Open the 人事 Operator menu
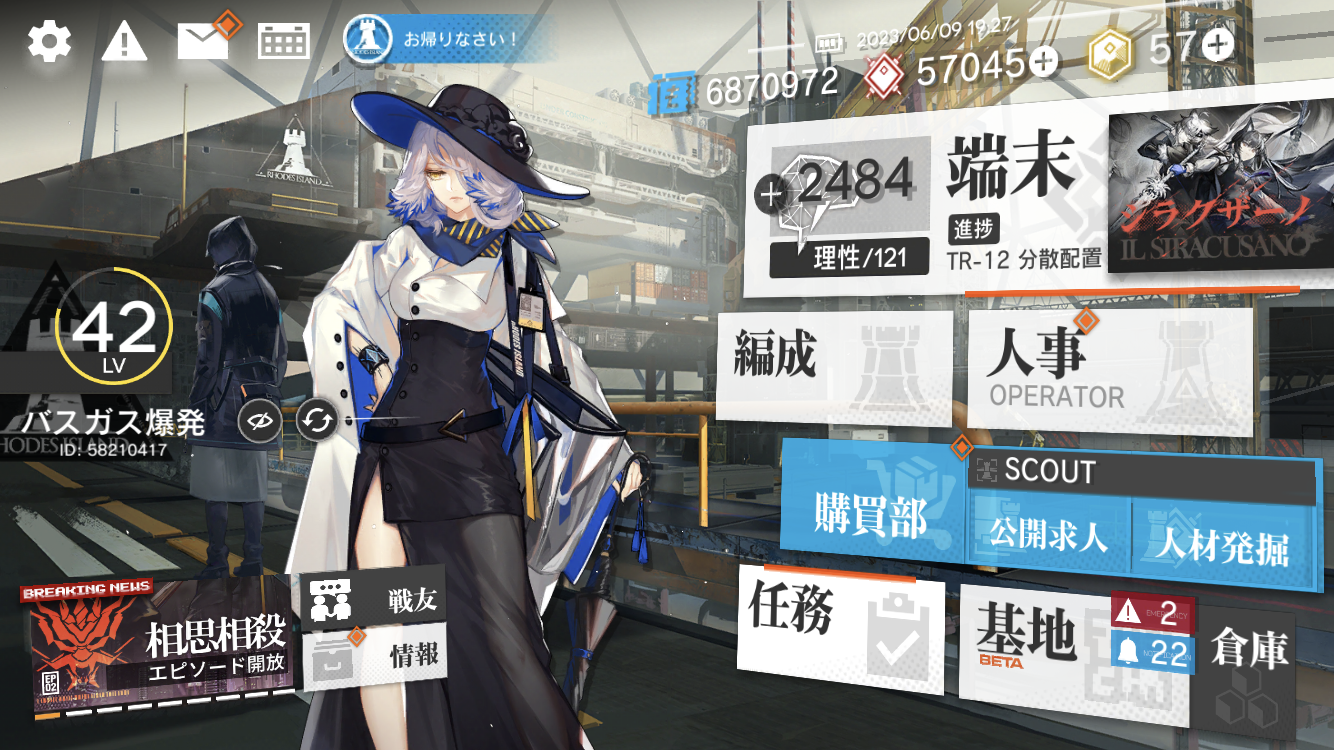The height and width of the screenshot is (750, 1334). pos(1108,368)
